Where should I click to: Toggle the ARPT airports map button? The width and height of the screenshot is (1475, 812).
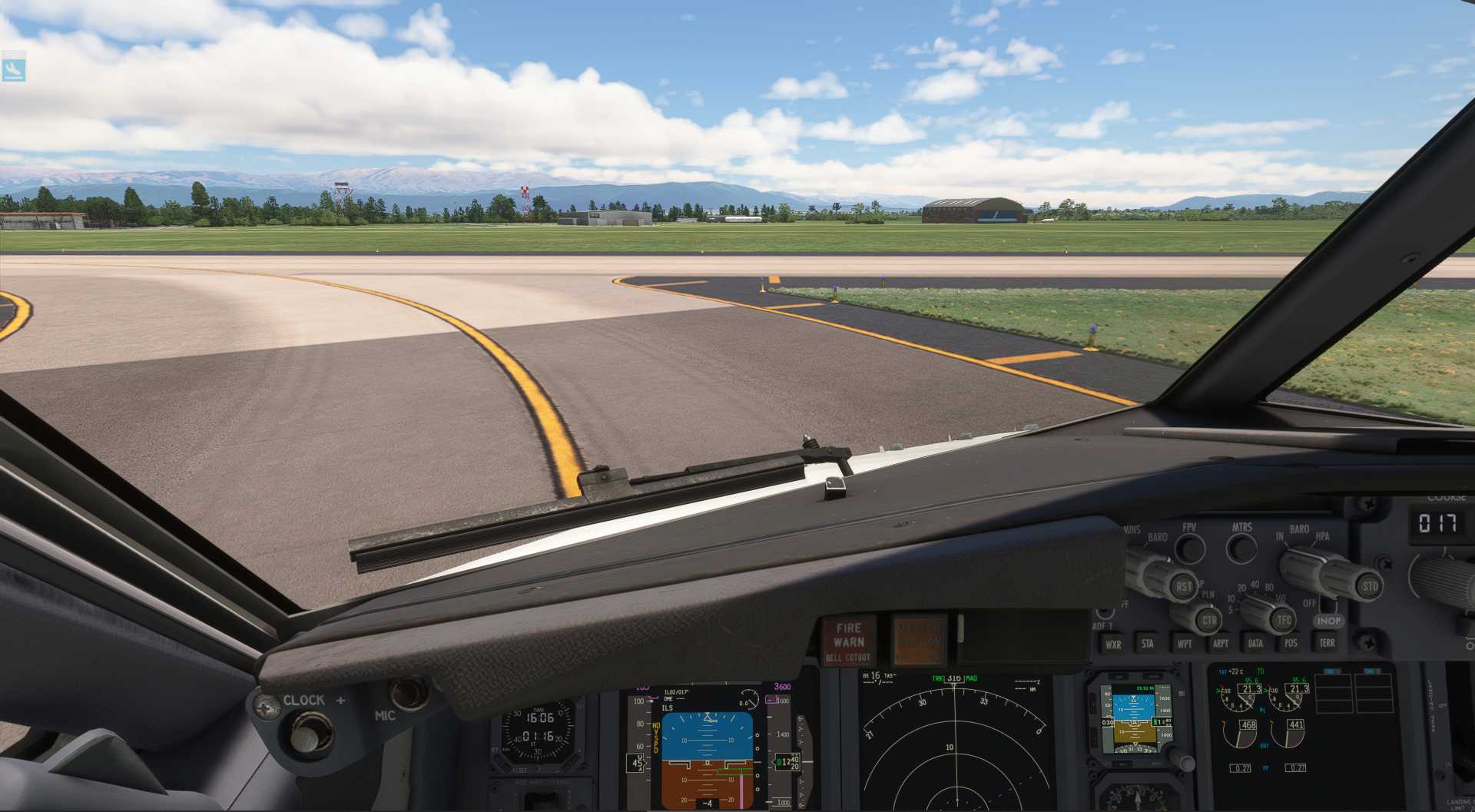(1220, 644)
